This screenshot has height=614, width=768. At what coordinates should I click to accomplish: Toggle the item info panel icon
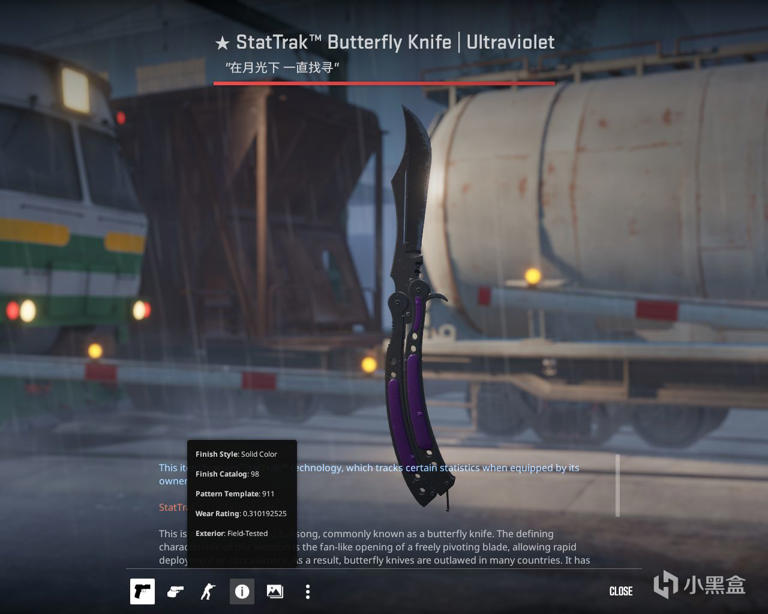tap(242, 591)
